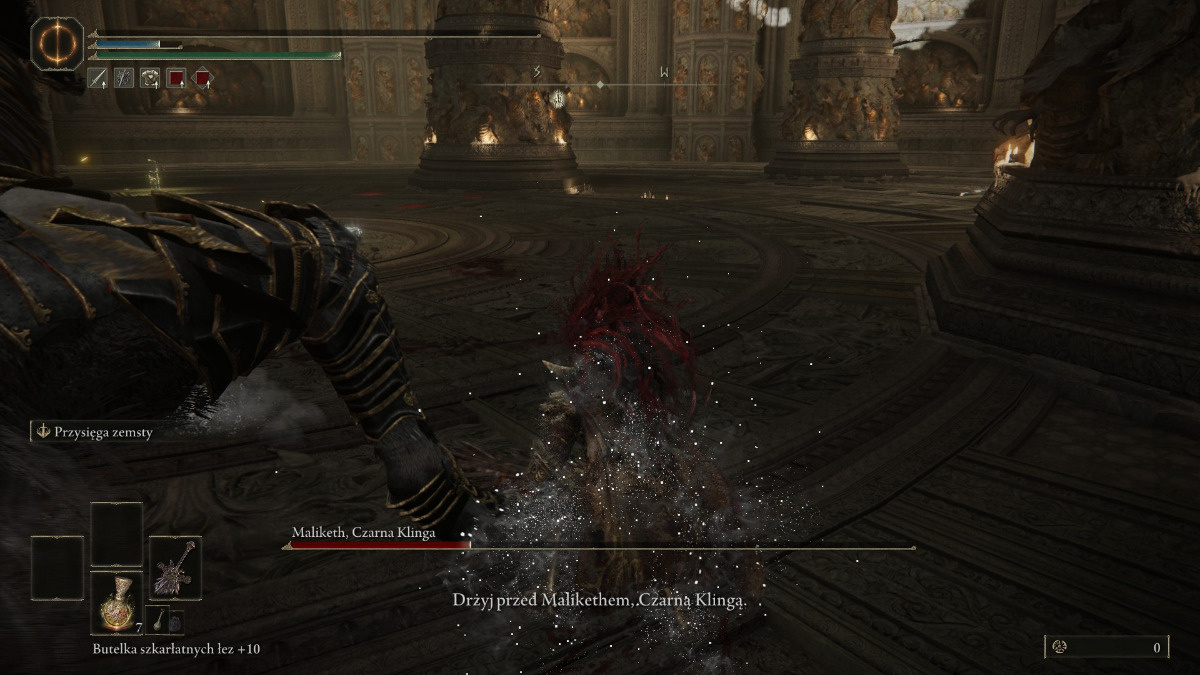Click the chest armor defense buff icon

coord(150,77)
